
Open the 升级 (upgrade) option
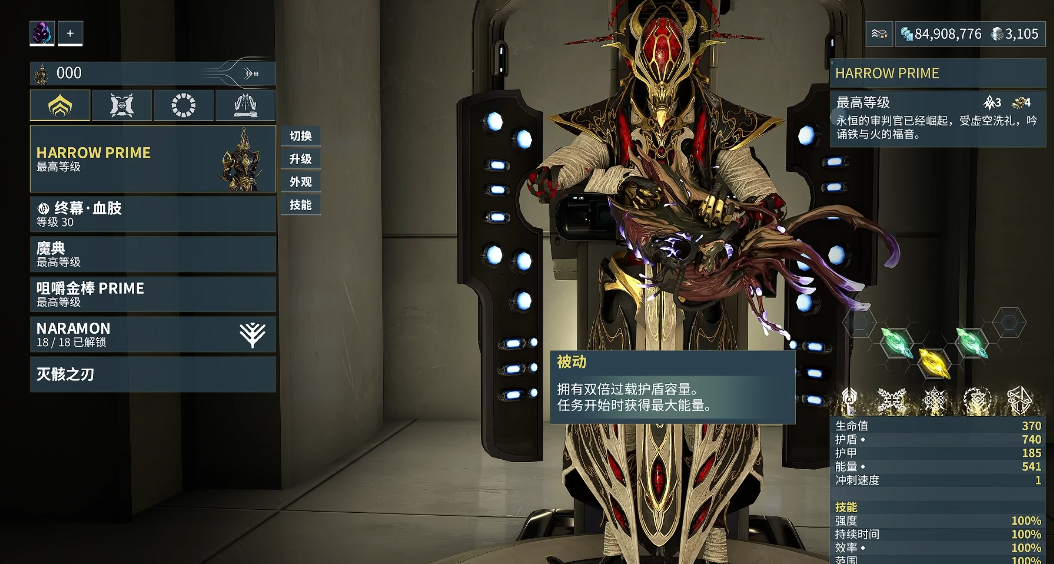[x=300, y=159]
